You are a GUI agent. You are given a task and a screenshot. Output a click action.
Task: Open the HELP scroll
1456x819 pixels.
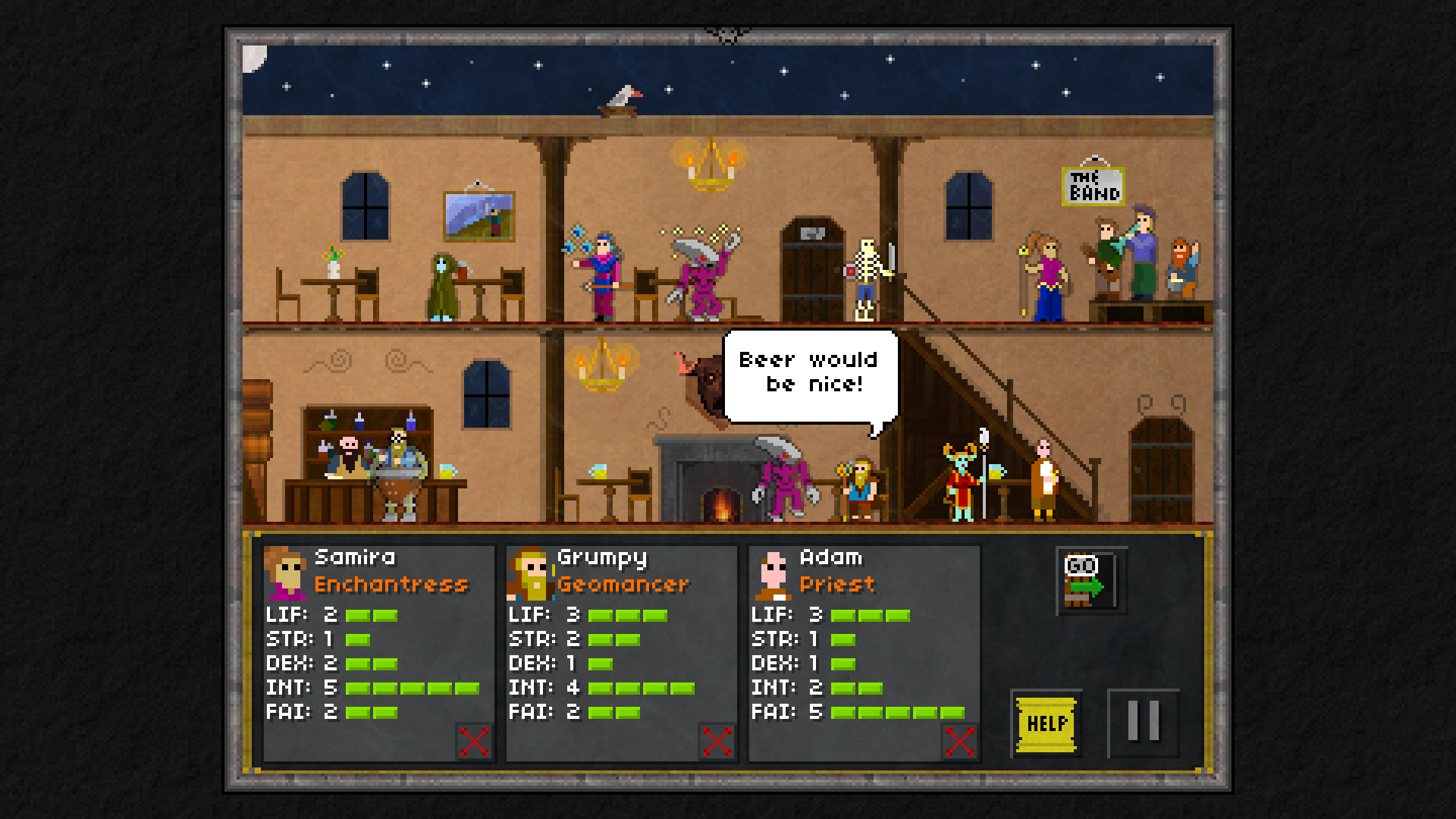point(1045,722)
